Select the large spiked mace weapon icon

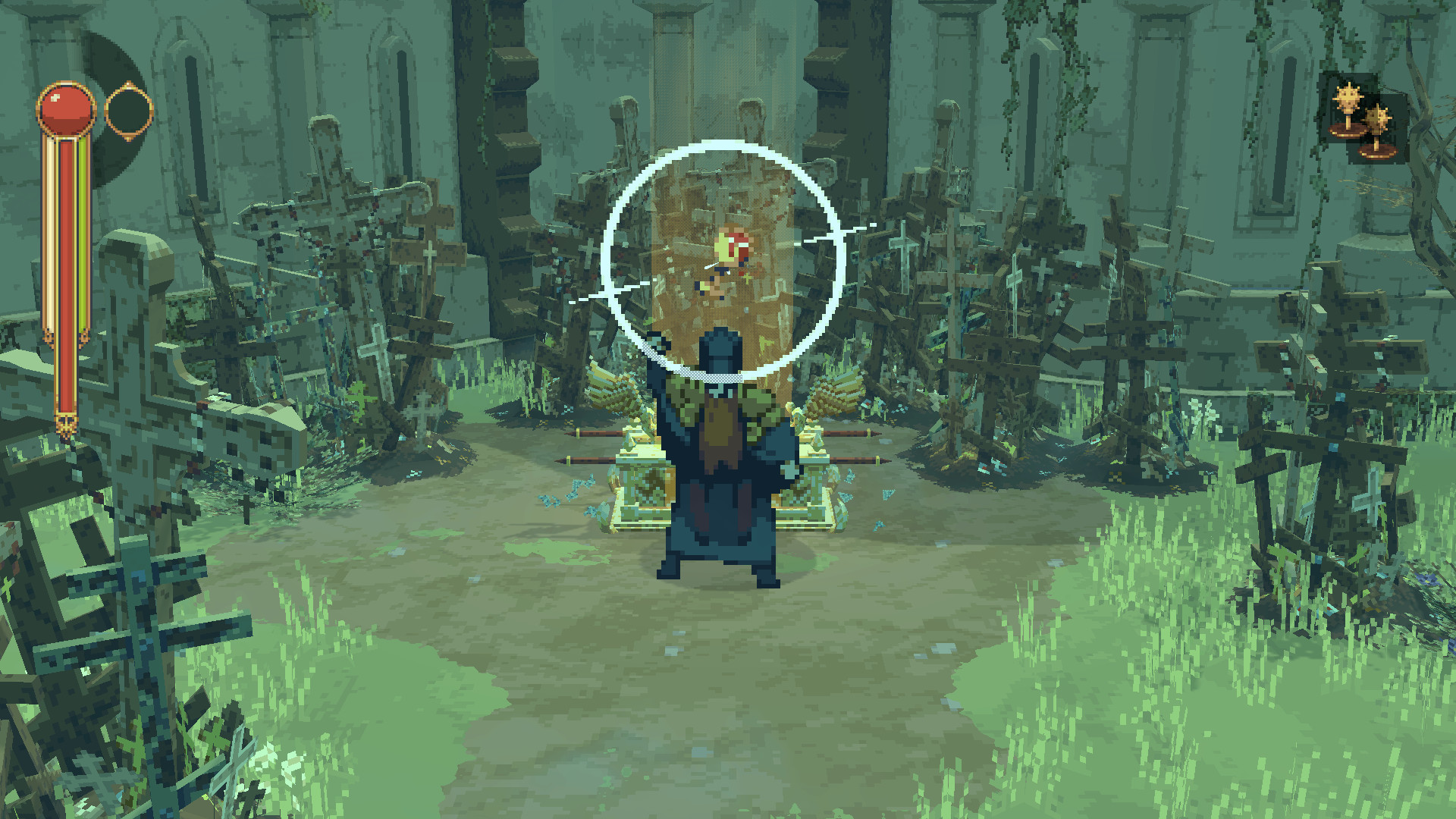1348,97
